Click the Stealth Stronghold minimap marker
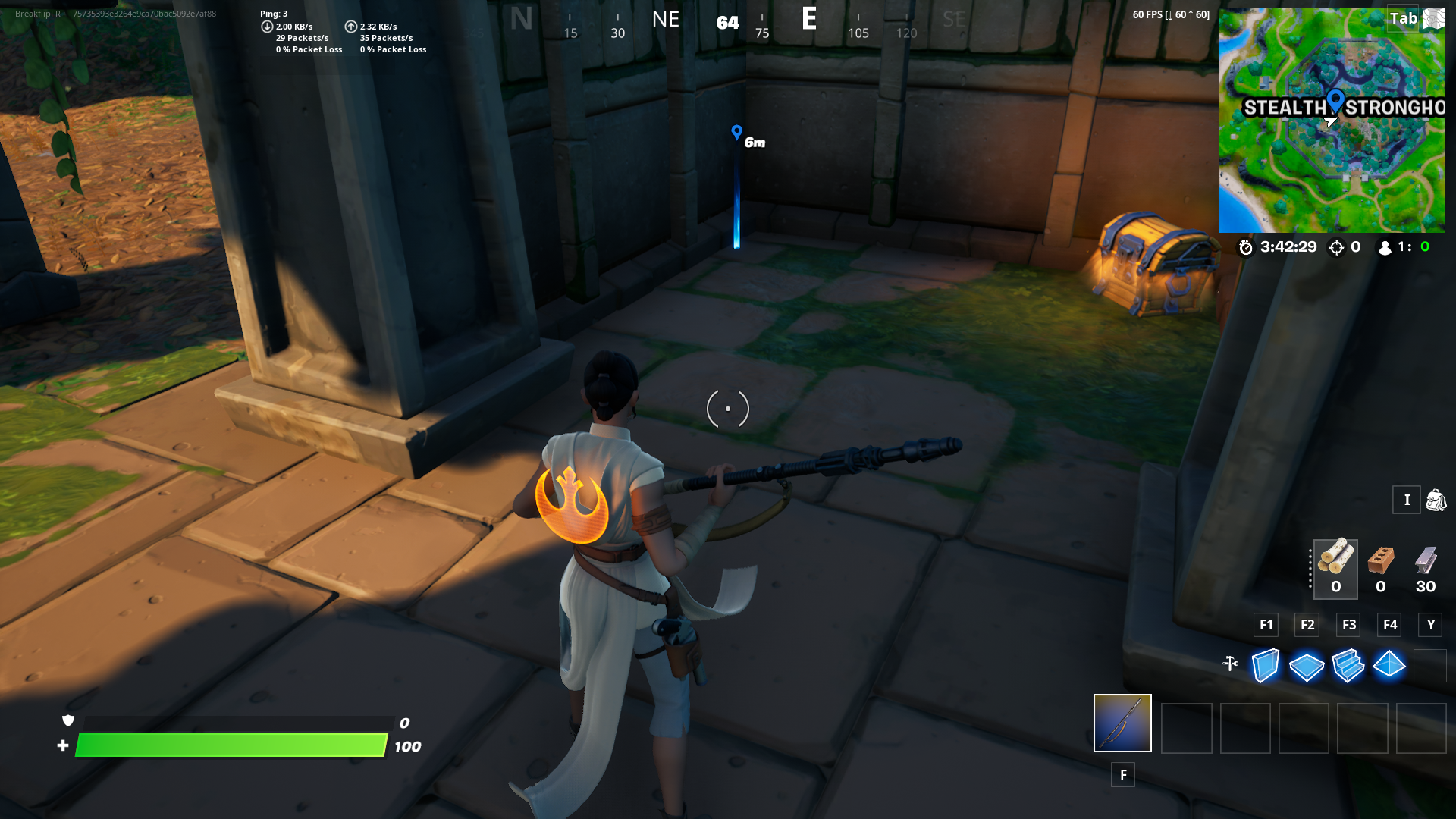The width and height of the screenshot is (1456, 819). point(1335,99)
